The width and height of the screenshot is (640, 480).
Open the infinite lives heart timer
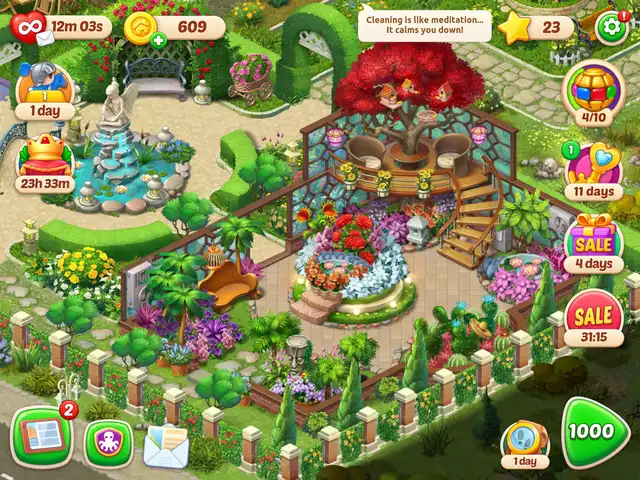coord(30,24)
